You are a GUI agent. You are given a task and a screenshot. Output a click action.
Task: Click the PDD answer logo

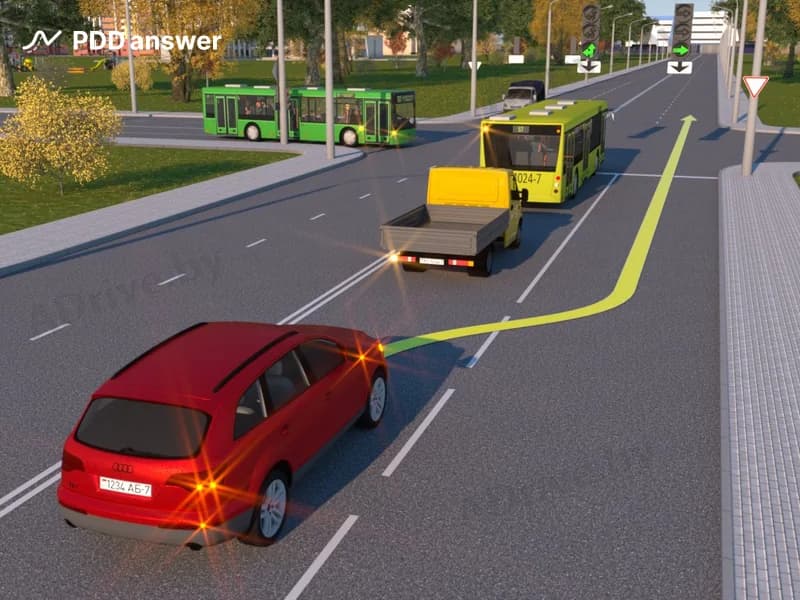click(121, 41)
